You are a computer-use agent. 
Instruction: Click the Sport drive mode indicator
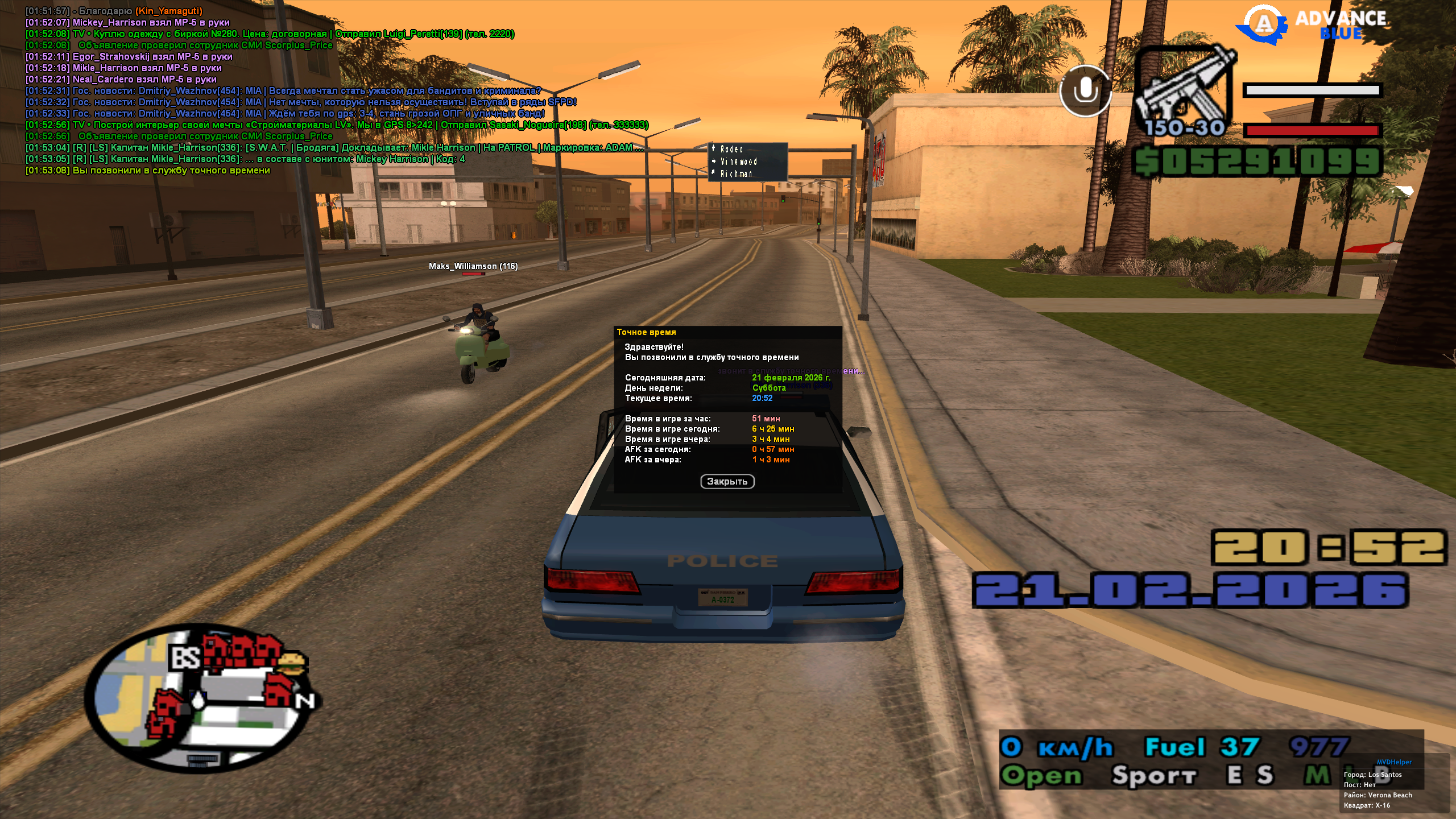[1155, 776]
